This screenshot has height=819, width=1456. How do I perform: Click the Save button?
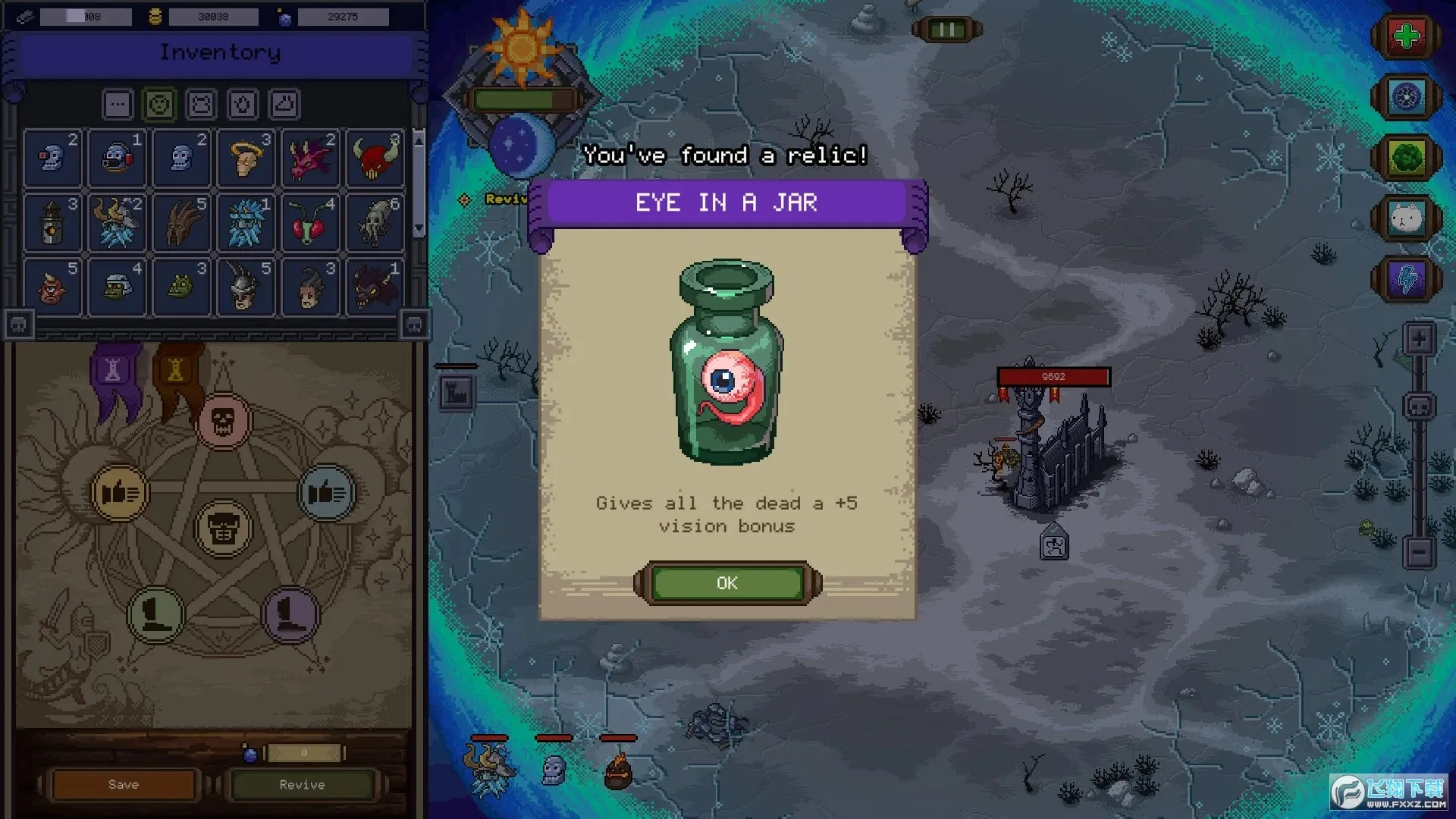click(123, 784)
